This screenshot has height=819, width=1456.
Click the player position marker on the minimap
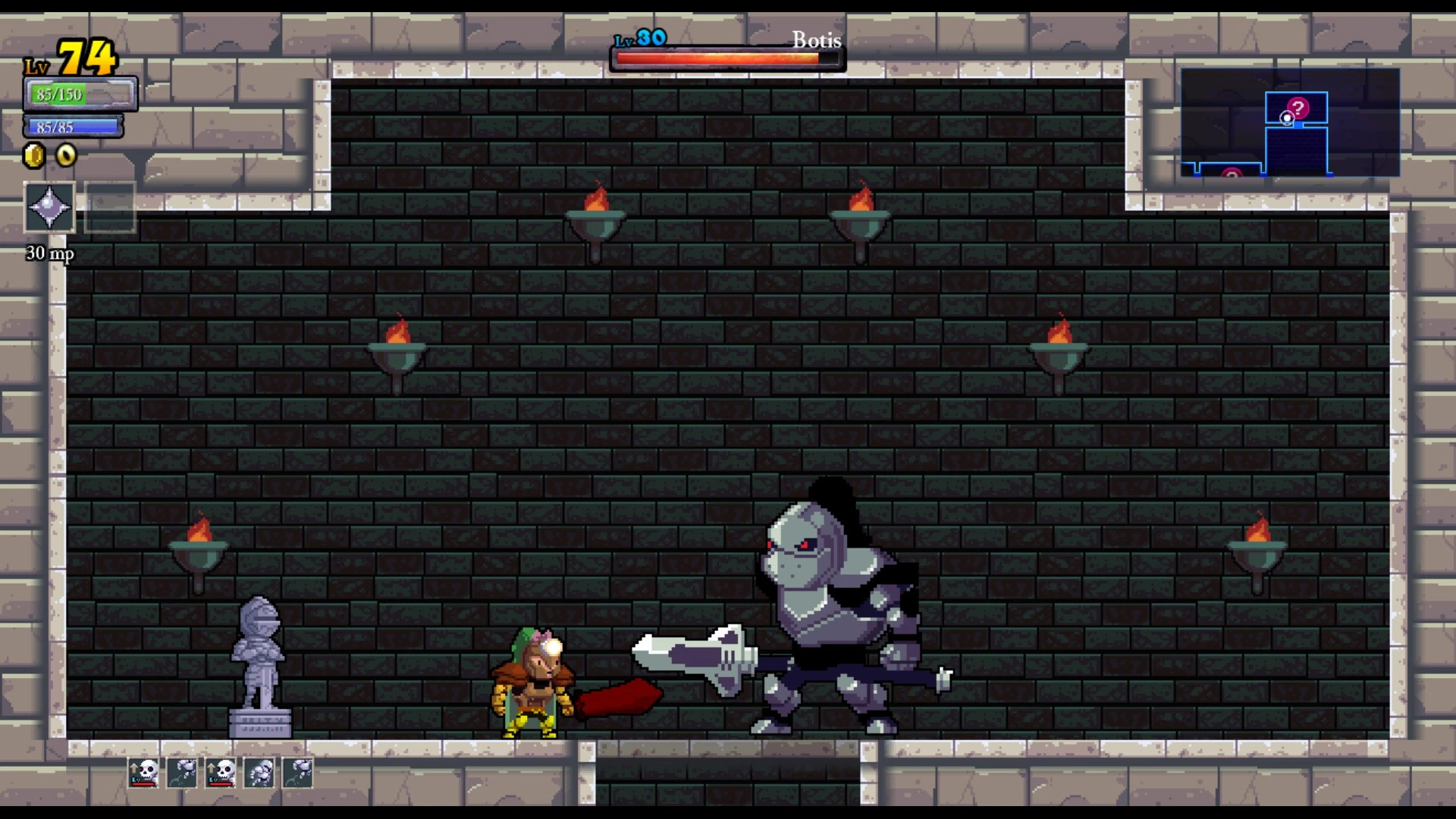[1287, 118]
